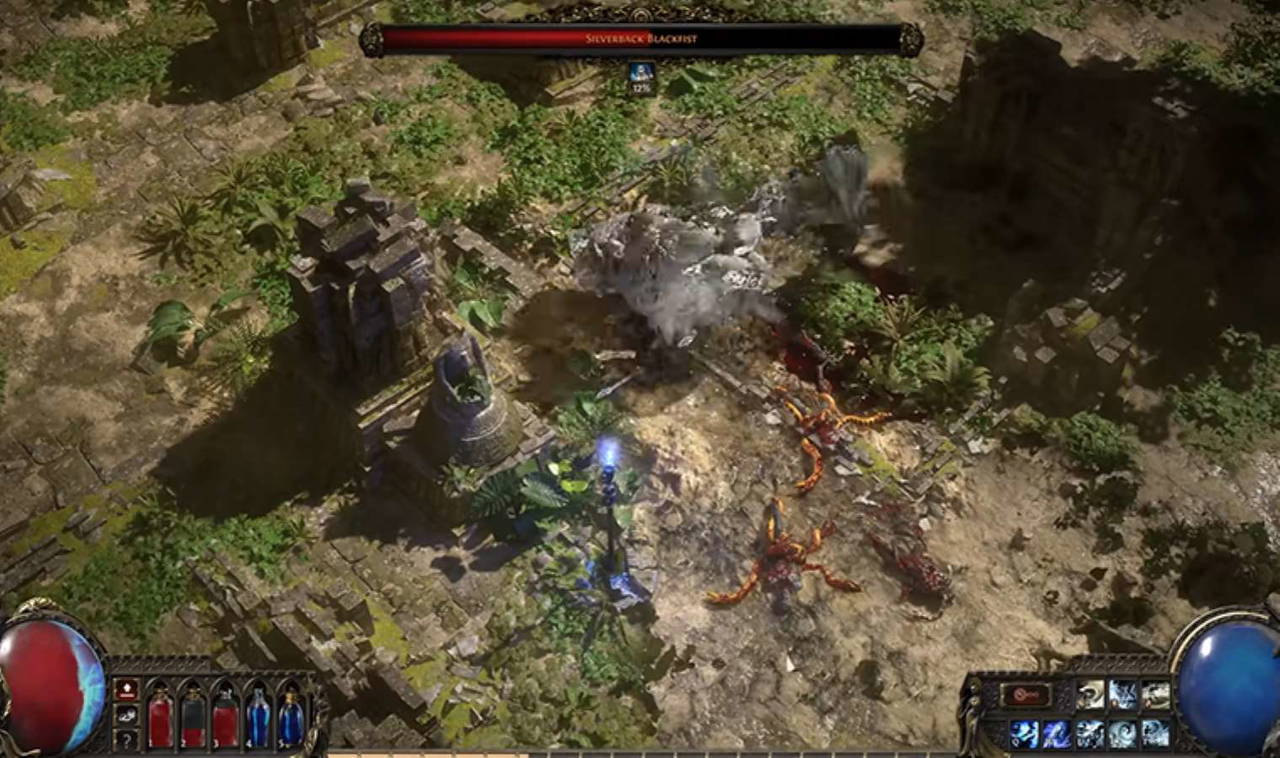The image size is (1280, 758).
Task: Click the red button with white arrow
Action: click(127, 689)
